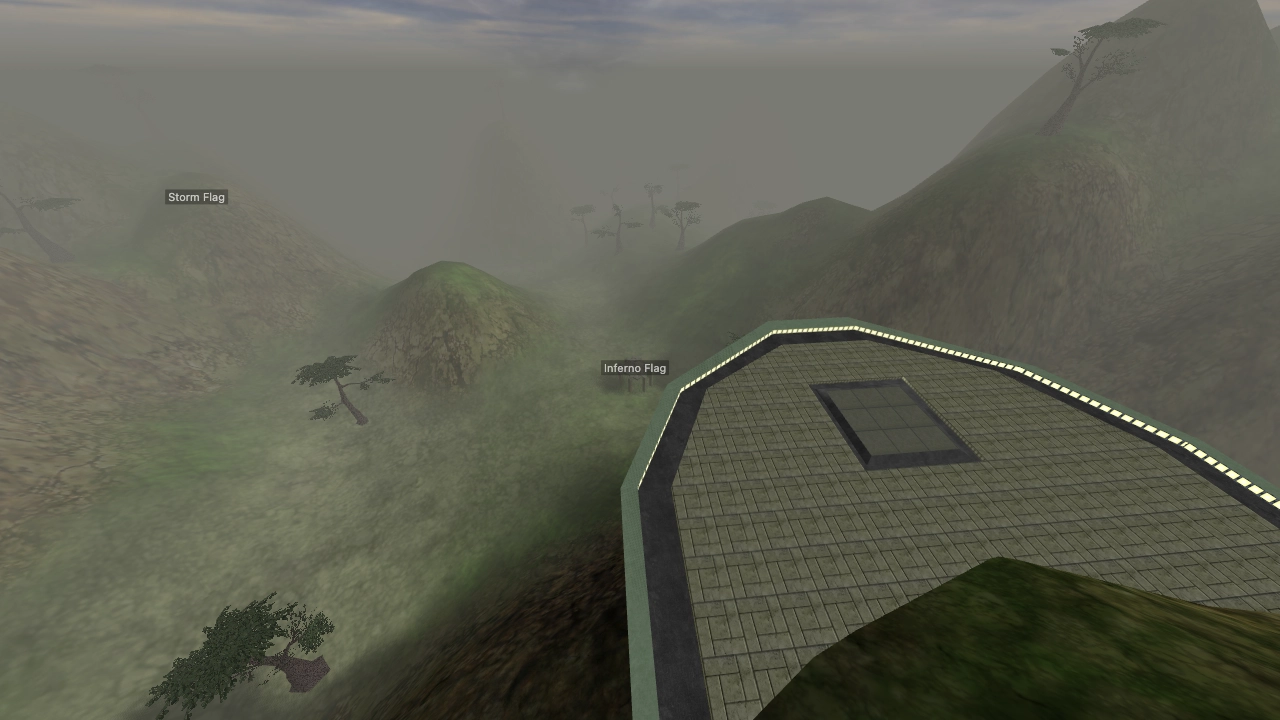Click the Inferno Flag waypoint label

(x=635, y=368)
